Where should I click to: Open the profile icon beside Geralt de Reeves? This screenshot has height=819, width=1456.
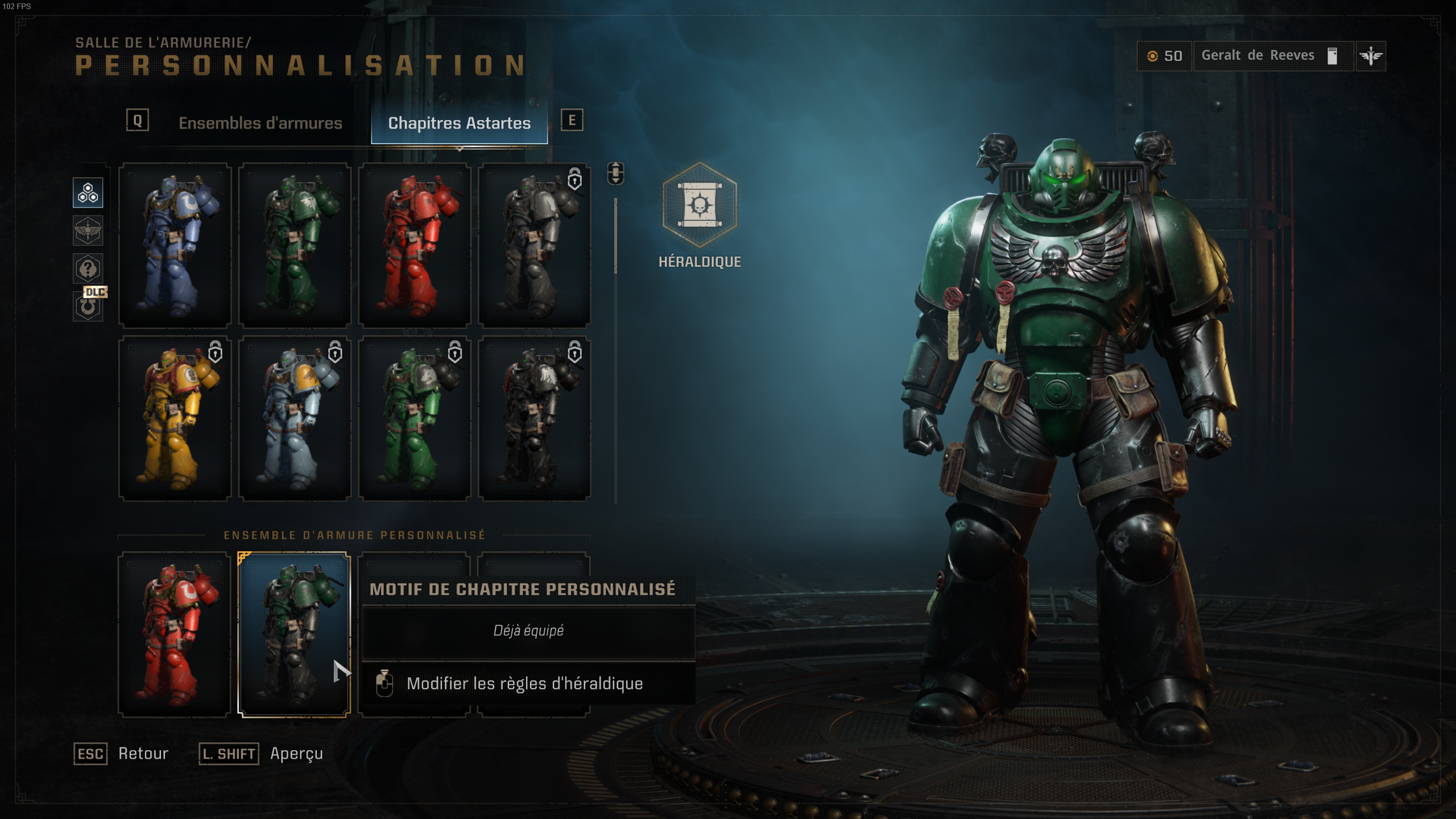(1332, 55)
